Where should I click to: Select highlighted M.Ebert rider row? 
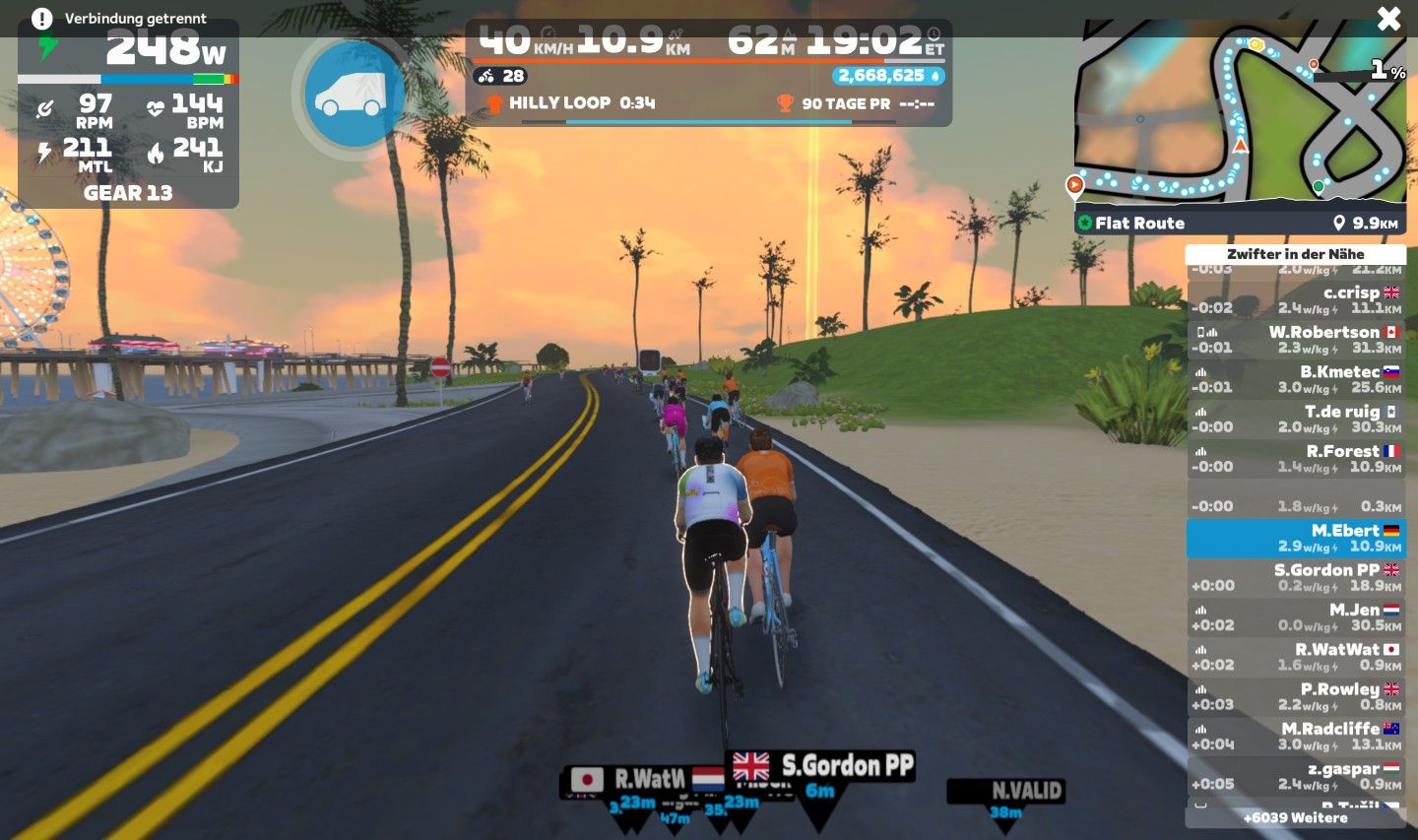(x=1296, y=538)
